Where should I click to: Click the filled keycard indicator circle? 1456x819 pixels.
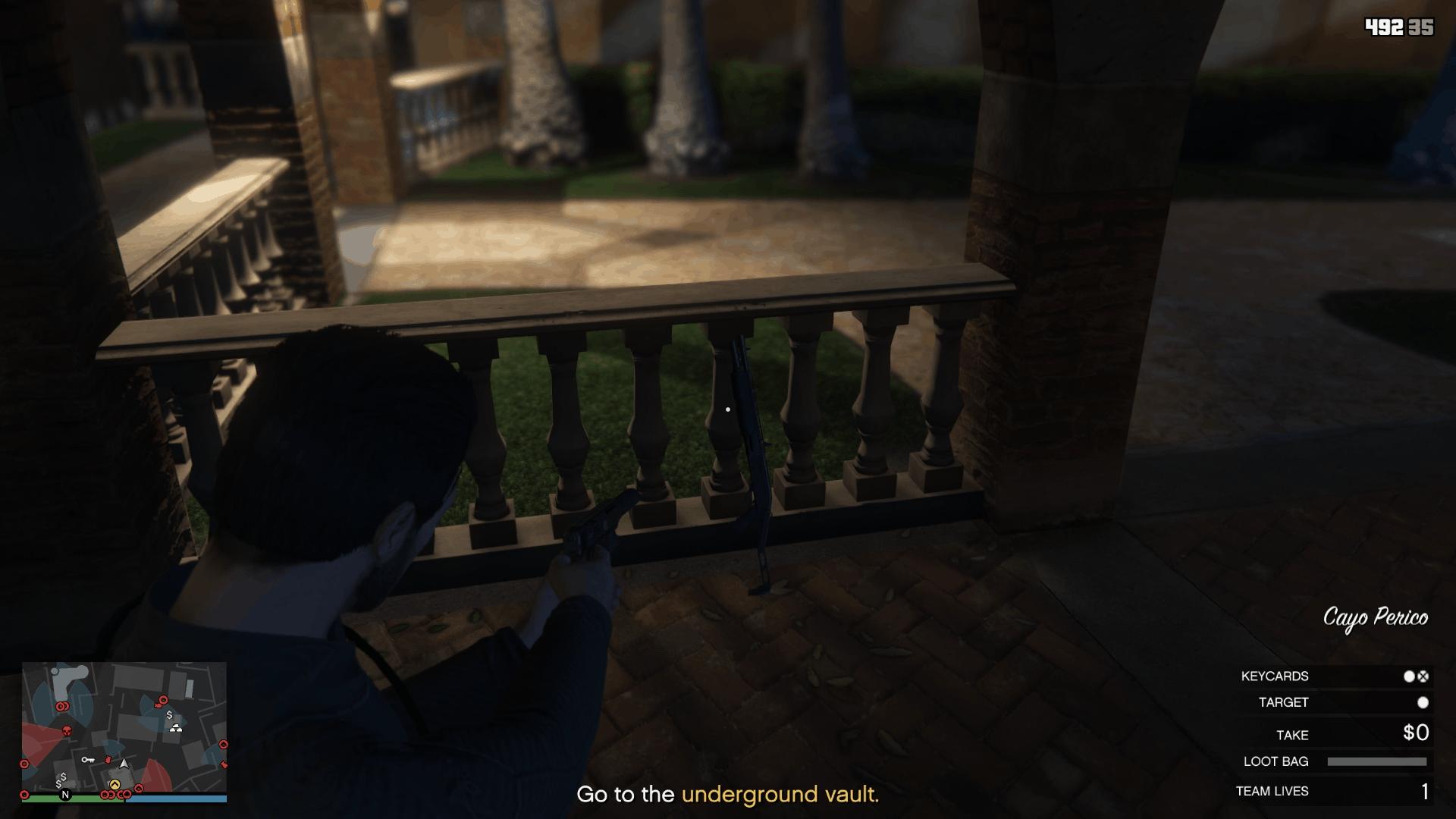pyautogui.click(x=1410, y=676)
